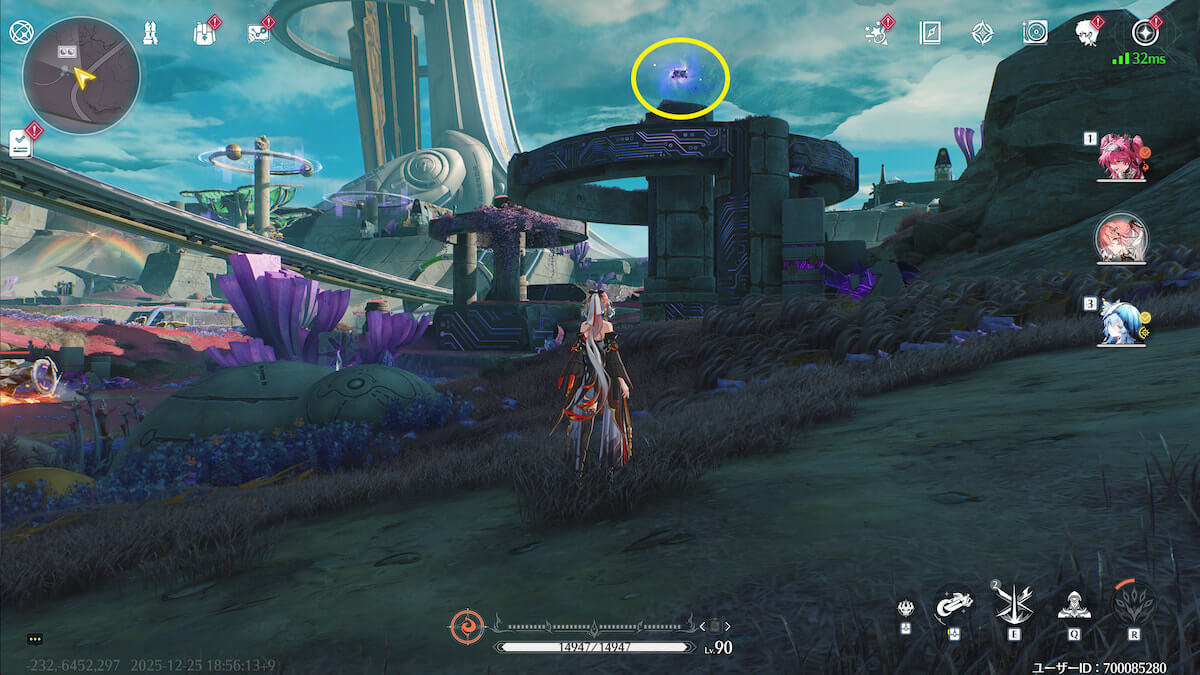Open the four-pointed star diamond icon
Viewport: 1200px width, 675px height.
(983, 33)
